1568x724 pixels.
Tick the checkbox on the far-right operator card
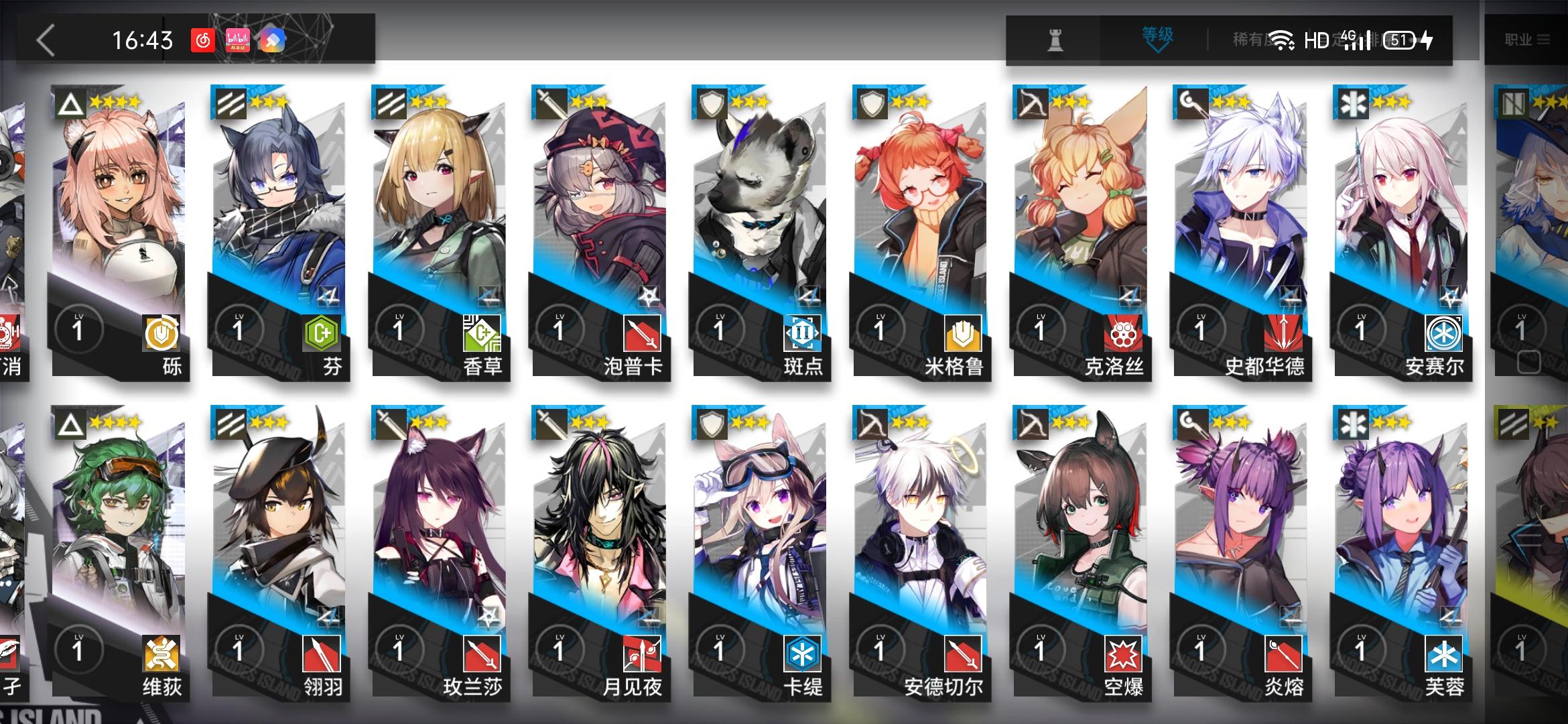pos(1529,361)
